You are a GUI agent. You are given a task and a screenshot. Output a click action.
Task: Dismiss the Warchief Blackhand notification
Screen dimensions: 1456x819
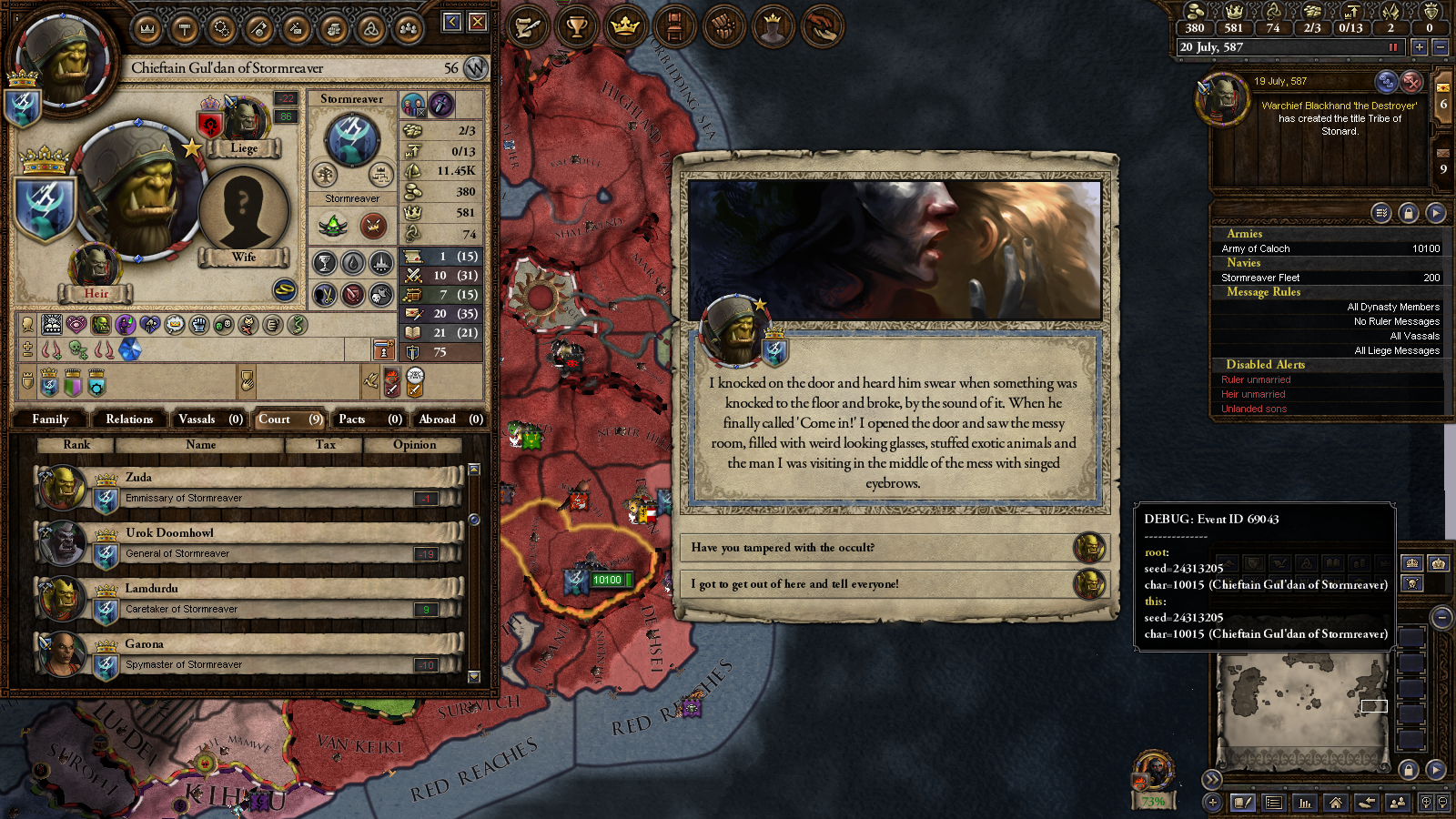[x=1411, y=82]
